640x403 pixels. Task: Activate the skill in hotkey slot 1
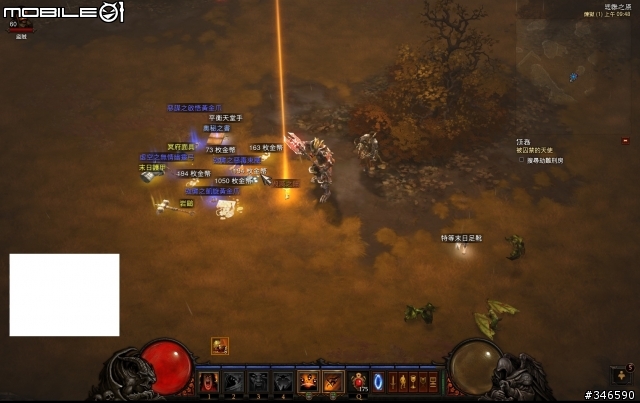point(209,382)
